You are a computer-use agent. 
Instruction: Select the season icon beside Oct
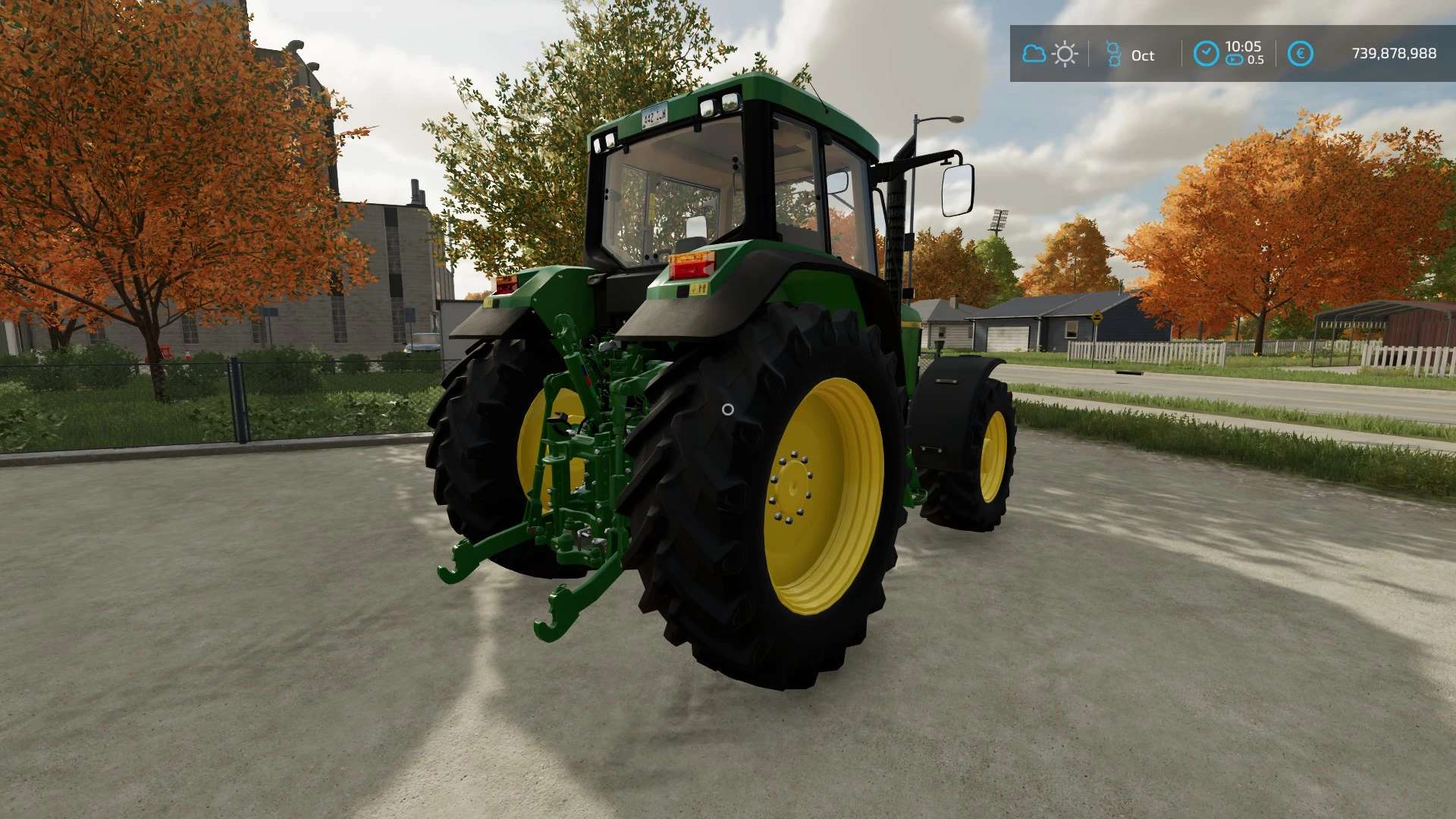coord(1113,54)
